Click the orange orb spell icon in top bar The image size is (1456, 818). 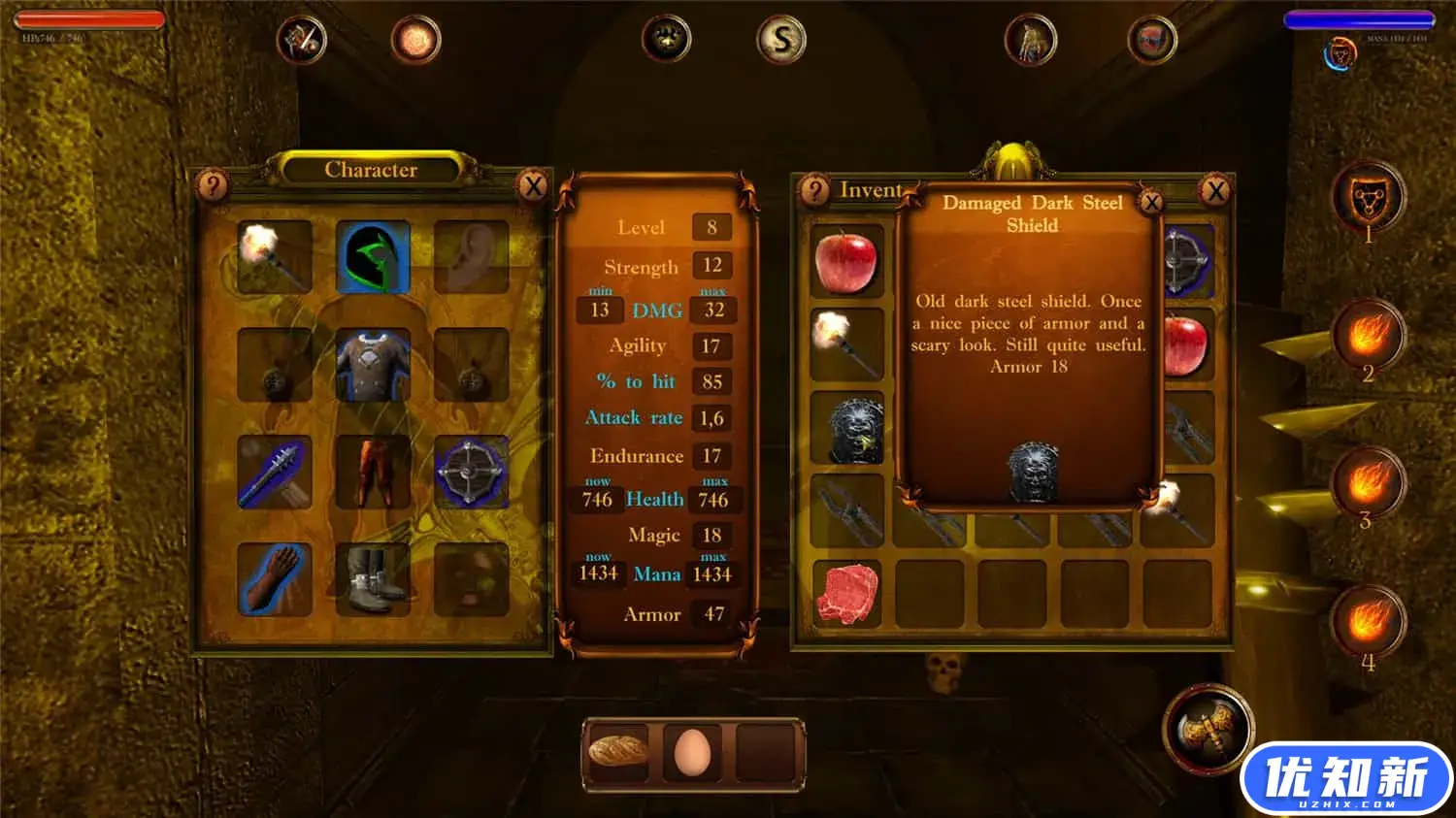pyautogui.click(x=416, y=39)
